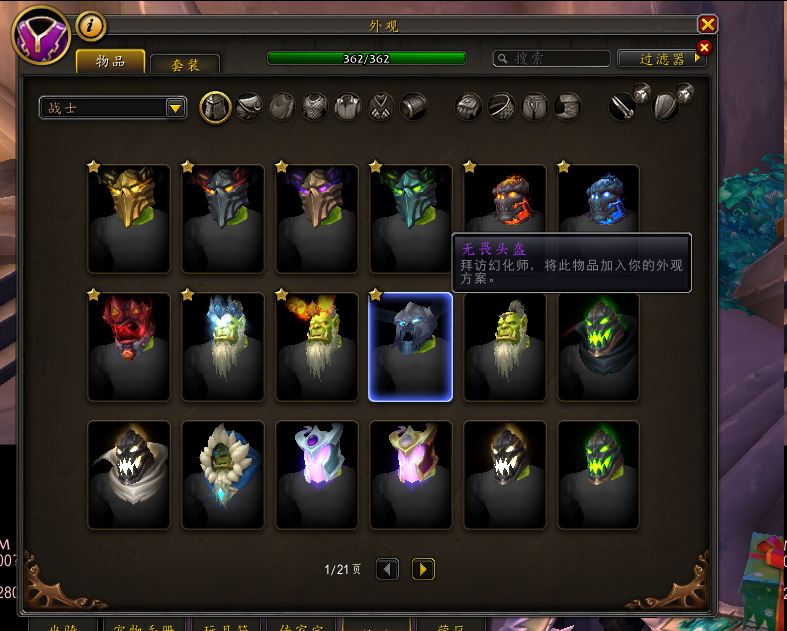
Task: Select the 物品 items tab
Action: click(x=110, y=62)
